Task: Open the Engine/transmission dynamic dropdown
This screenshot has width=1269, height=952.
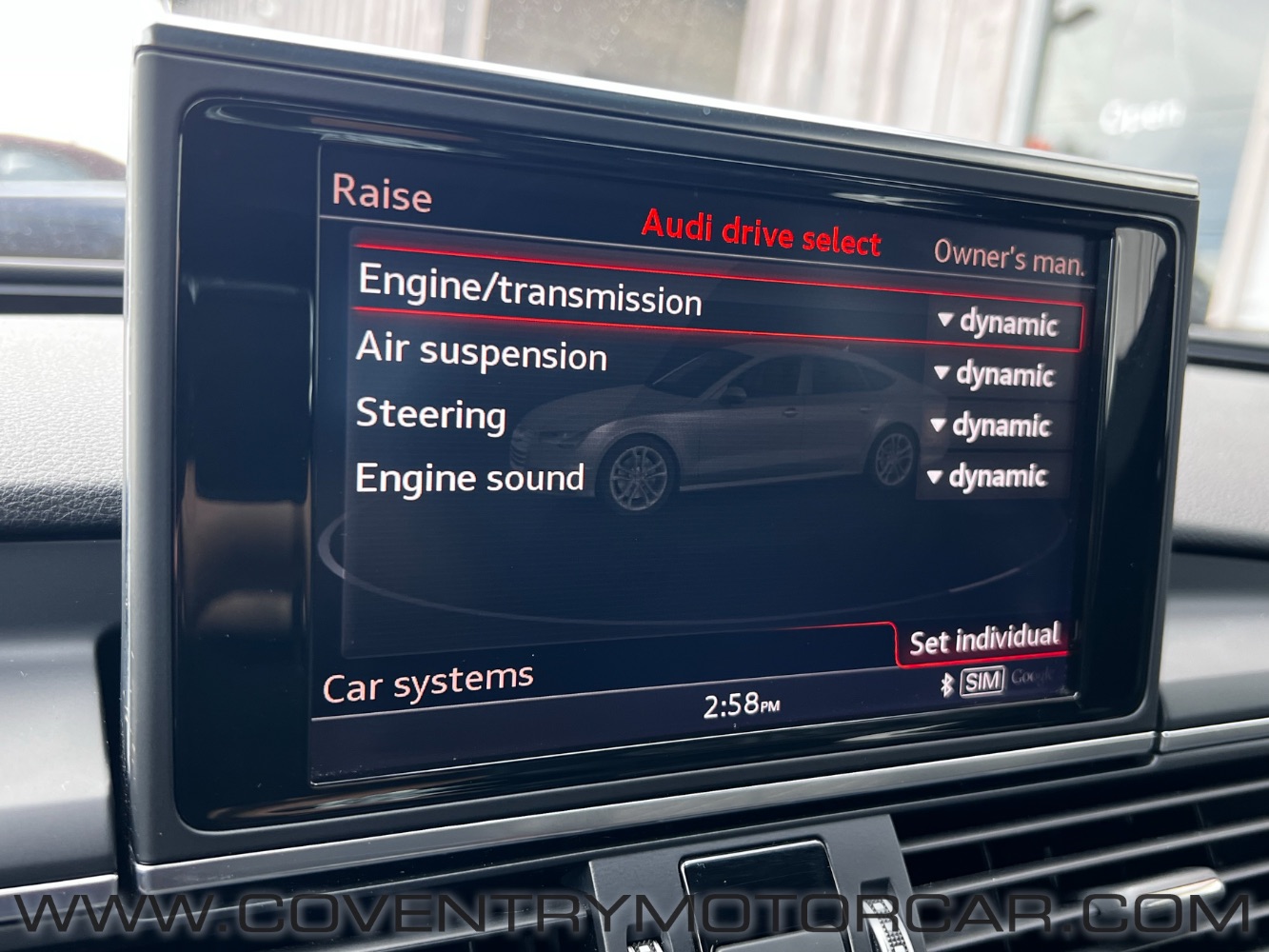Action: coord(999,324)
